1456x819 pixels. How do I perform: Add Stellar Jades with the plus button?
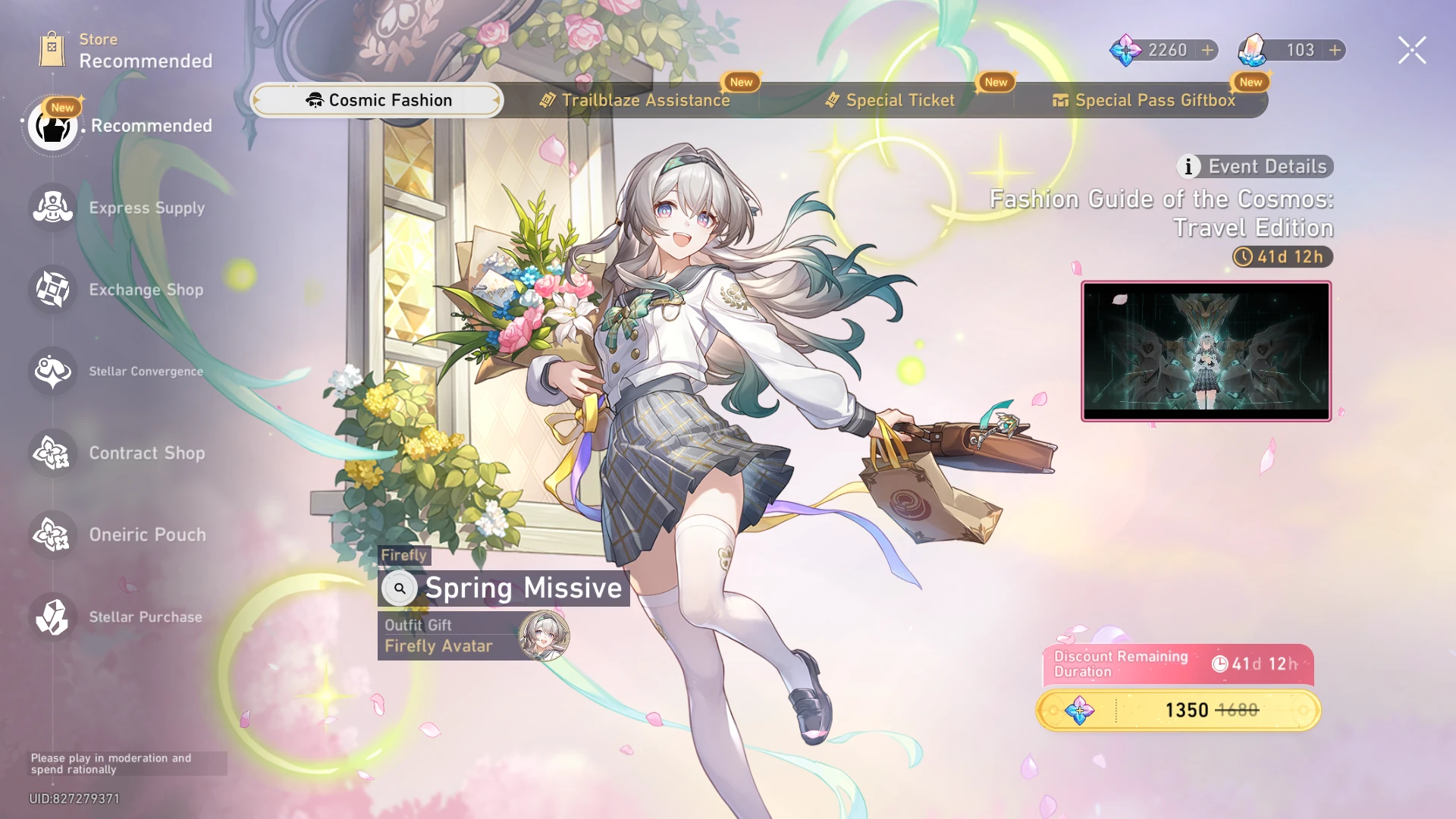pyautogui.click(x=1207, y=51)
